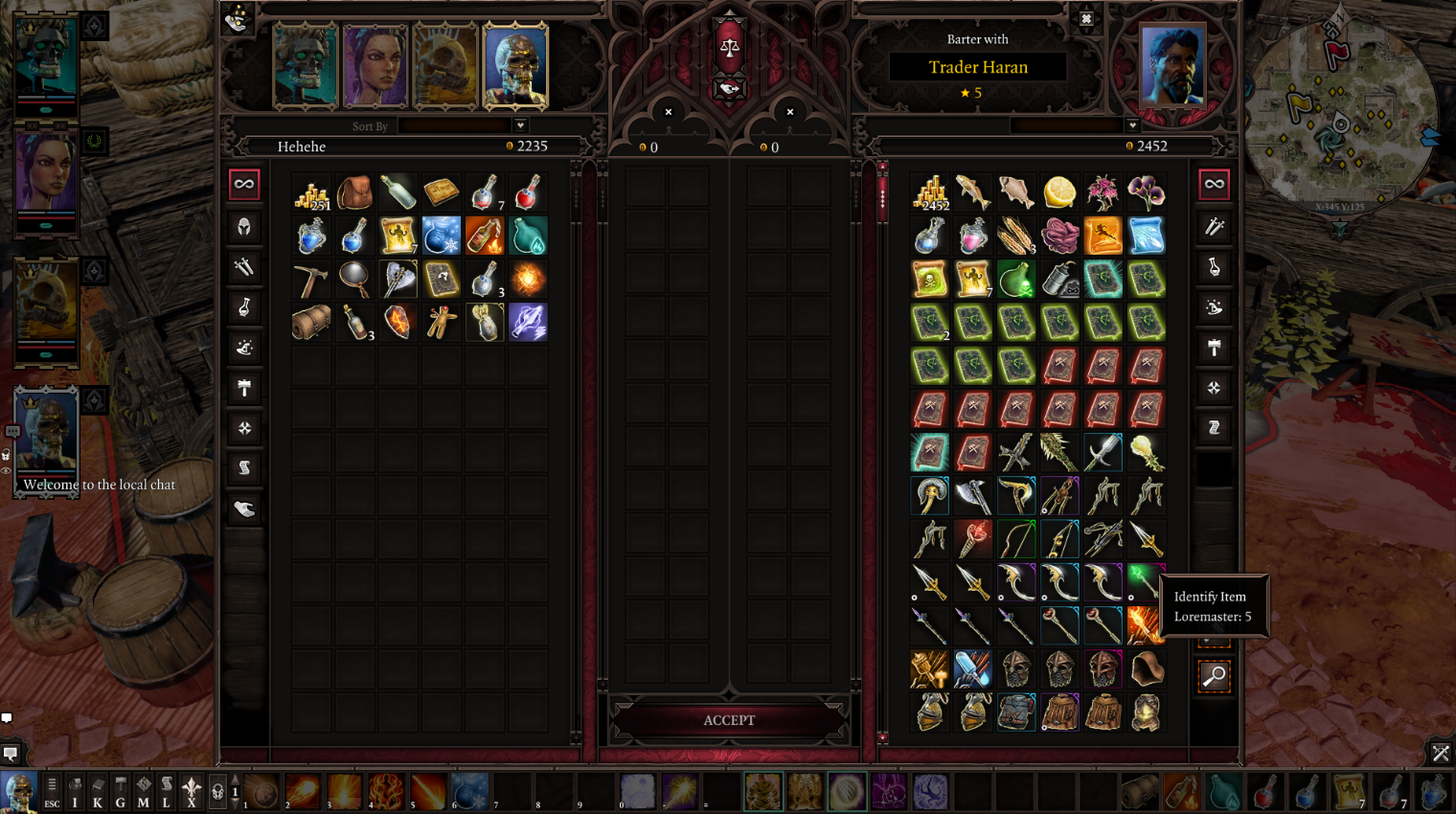Show all your items with infinity filter

(x=244, y=184)
